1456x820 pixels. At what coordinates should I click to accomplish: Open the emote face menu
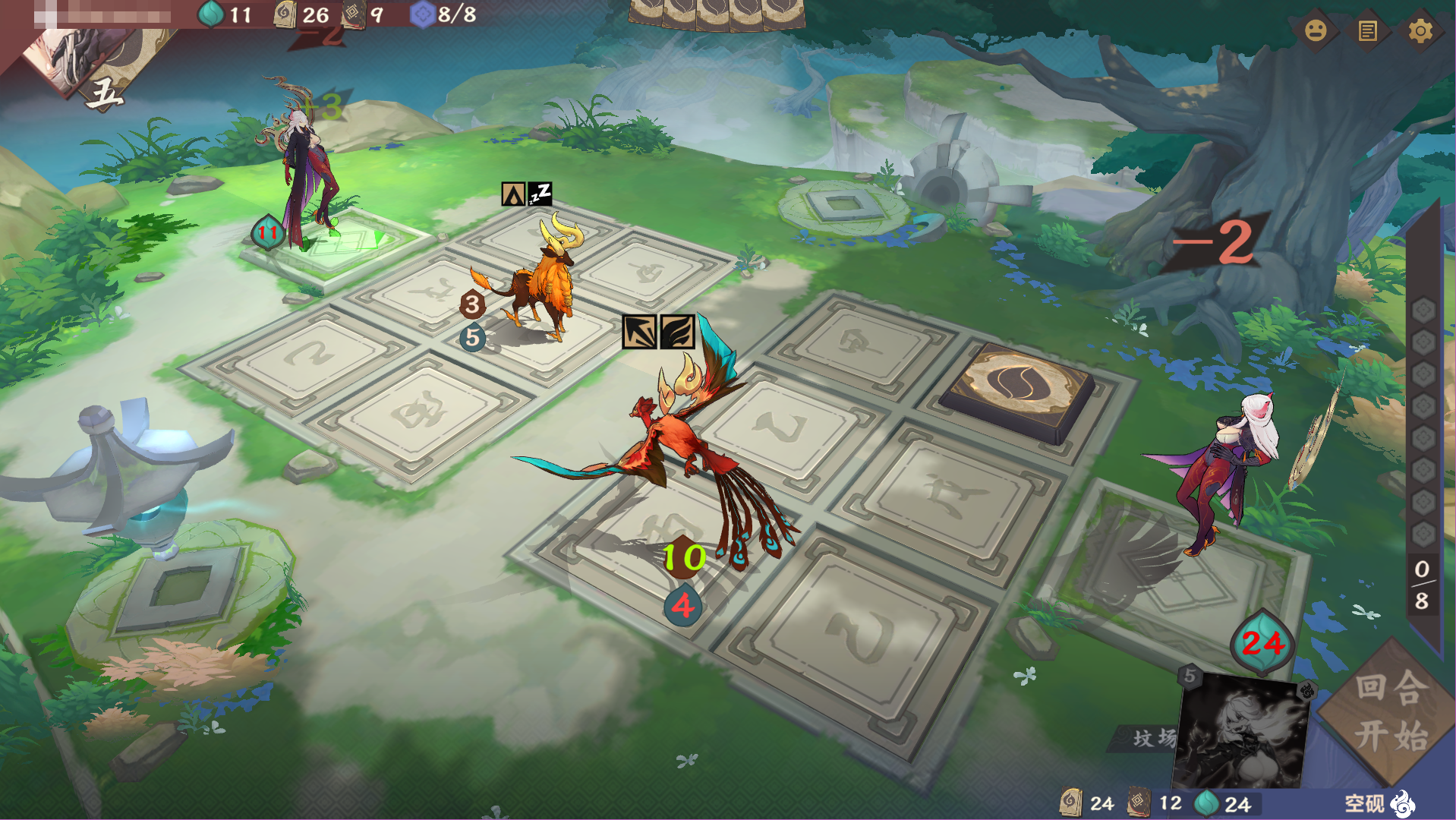point(1316,30)
